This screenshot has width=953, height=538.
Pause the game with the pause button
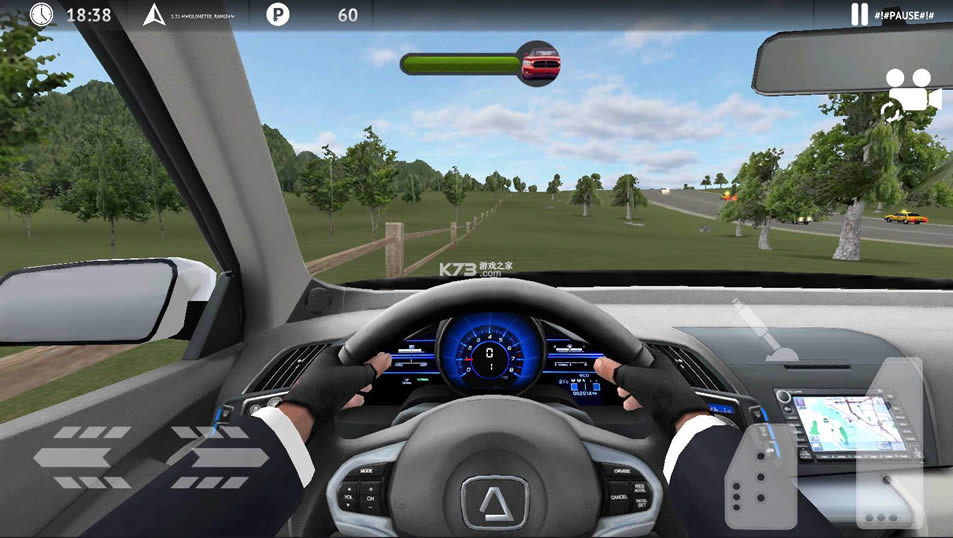(x=859, y=14)
